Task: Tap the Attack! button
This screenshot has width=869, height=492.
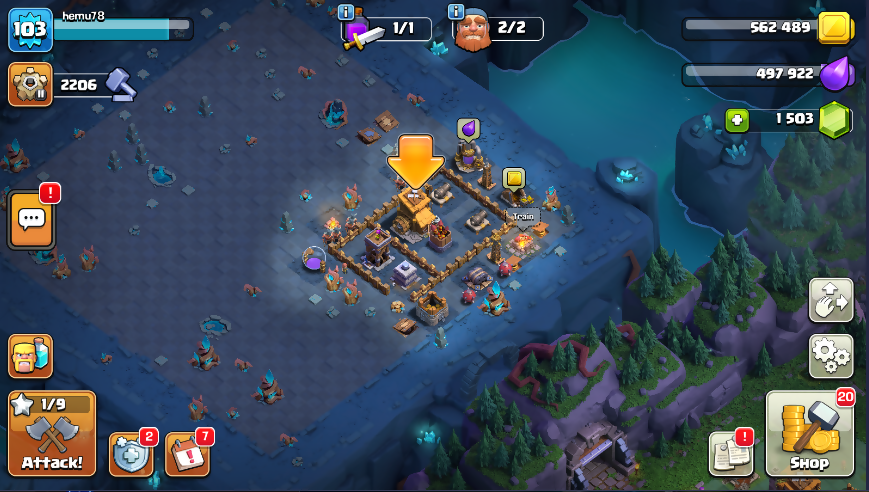Action: 52,433
